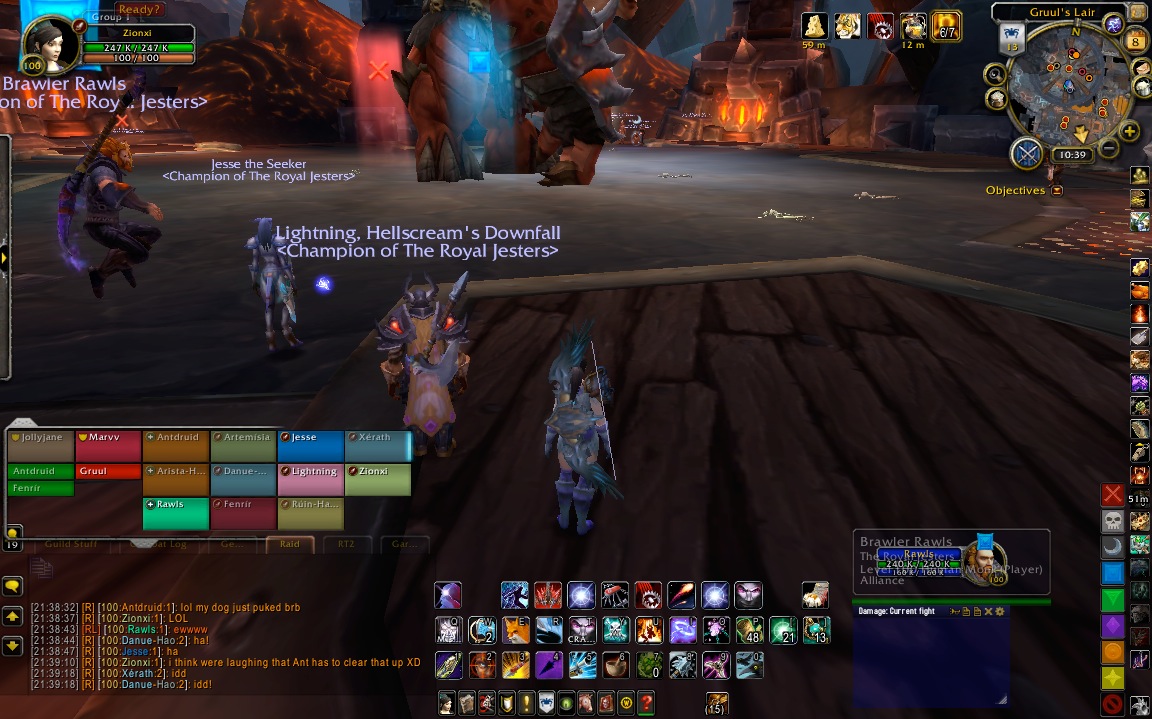Choose the white skull raid marker
The image size is (1152, 719).
pyautogui.click(x=1112, y=521)
